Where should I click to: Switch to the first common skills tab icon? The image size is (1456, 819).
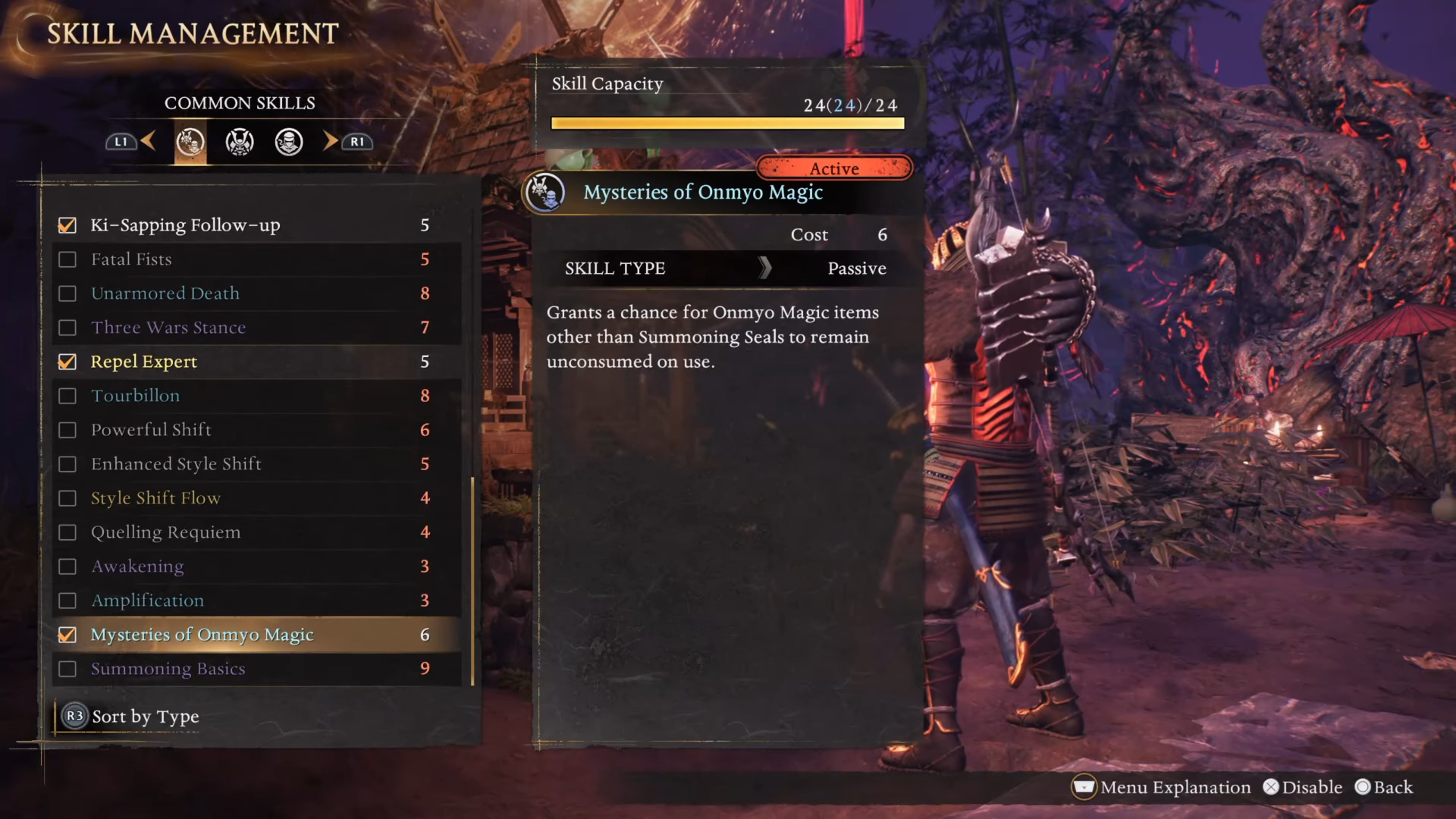(x=190, y=142)
